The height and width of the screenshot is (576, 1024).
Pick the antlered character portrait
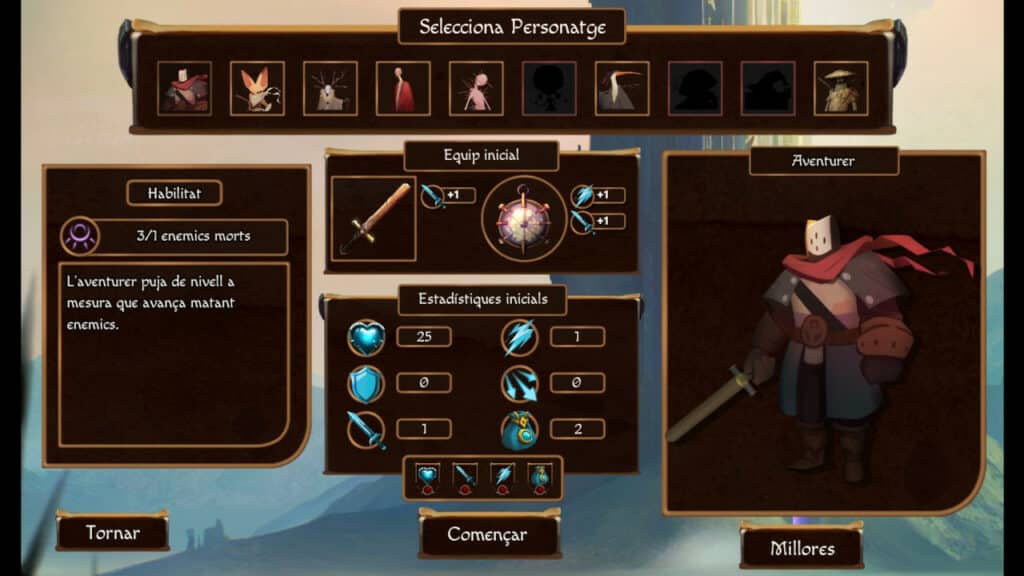click(x=330, y=89)
